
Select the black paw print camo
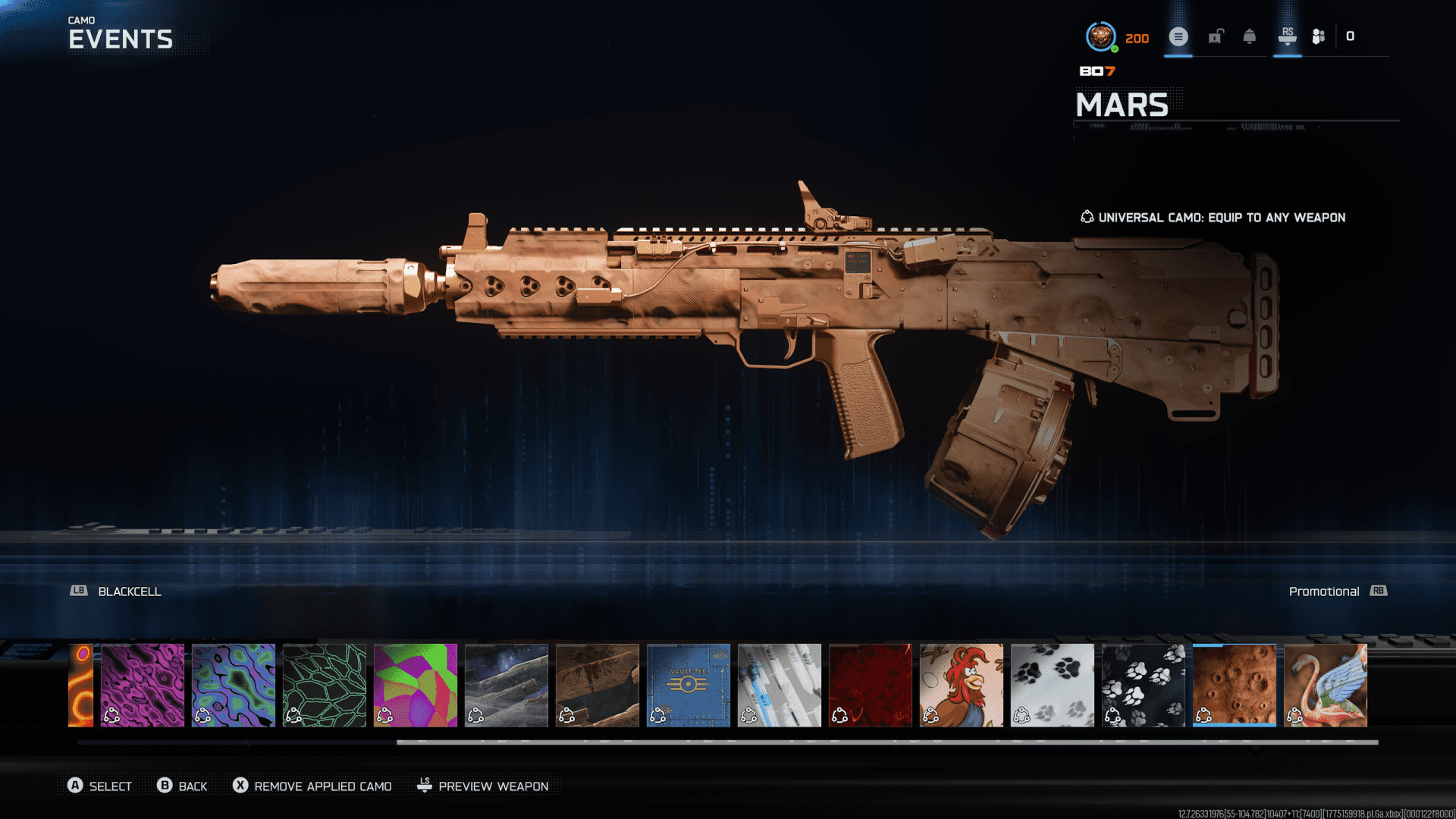click(x=1144, y=686)
